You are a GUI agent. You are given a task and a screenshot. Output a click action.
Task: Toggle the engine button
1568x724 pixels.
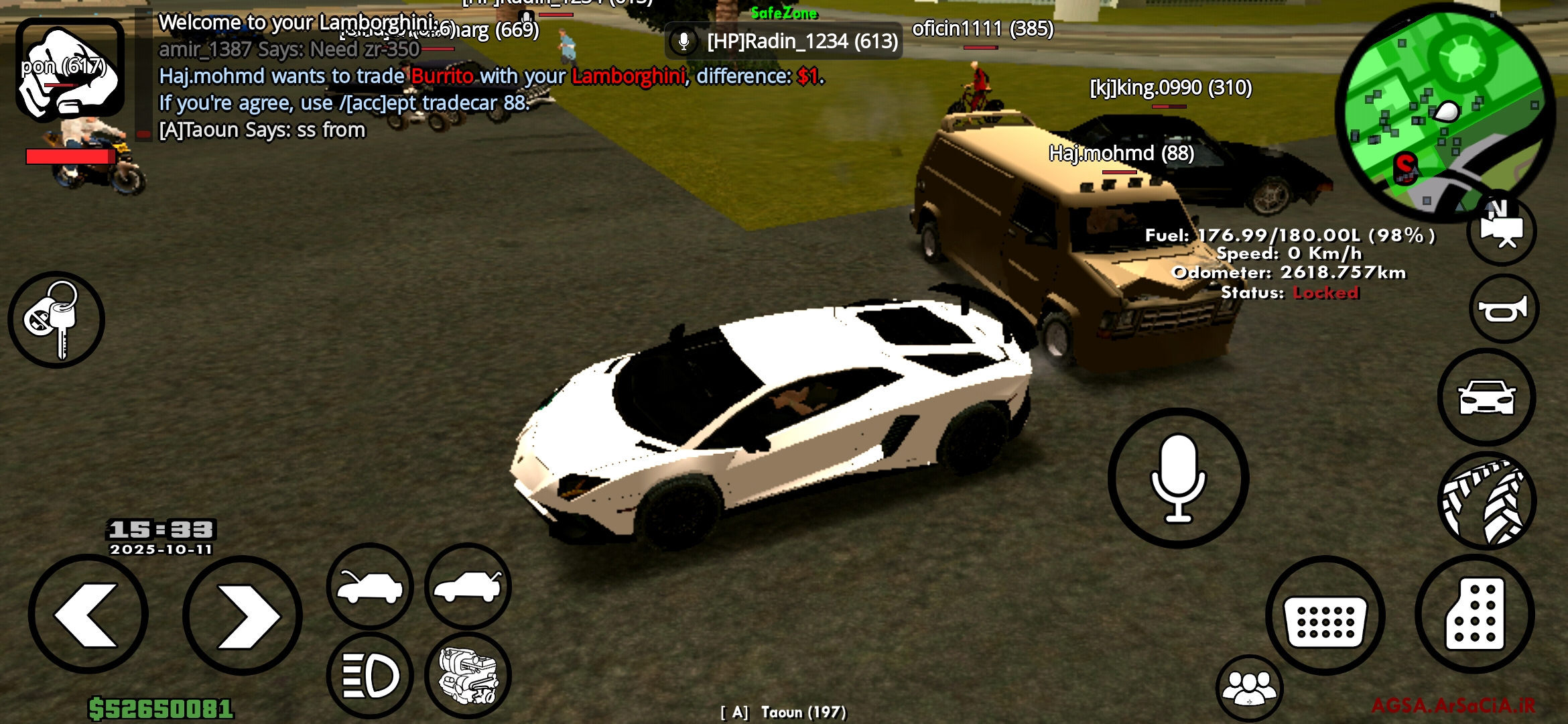pyautogui.click(x=468, y=675)
